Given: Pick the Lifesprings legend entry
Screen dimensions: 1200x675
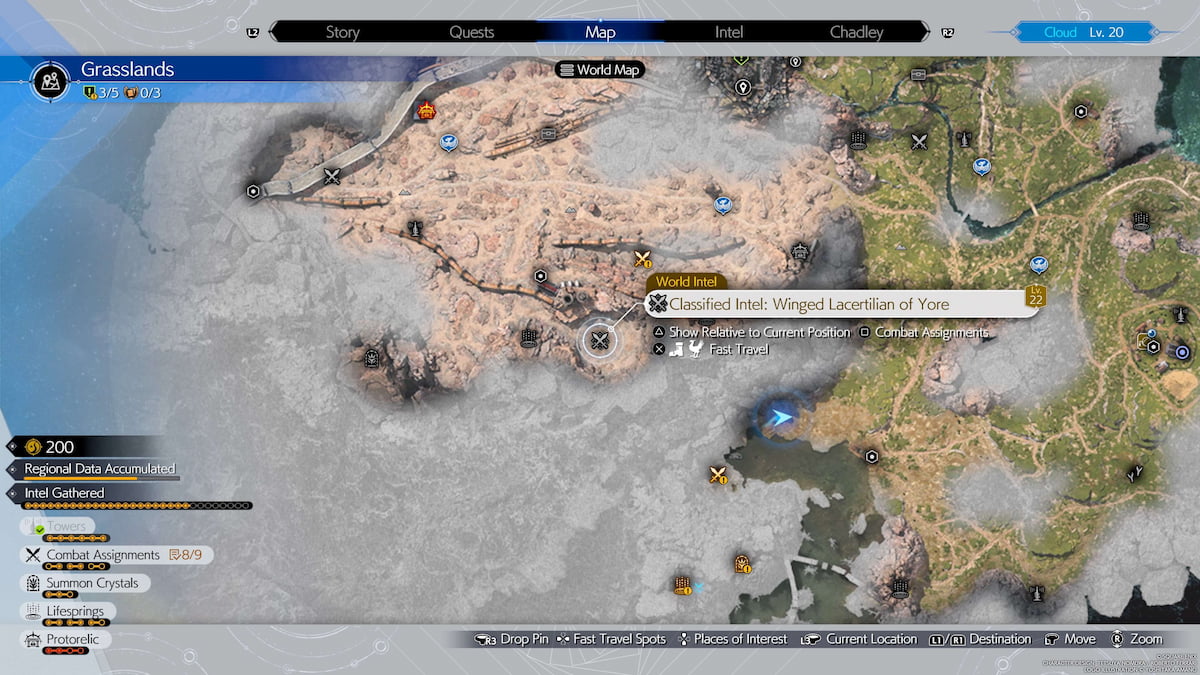Looking at the screenshot, I should 75,611.
